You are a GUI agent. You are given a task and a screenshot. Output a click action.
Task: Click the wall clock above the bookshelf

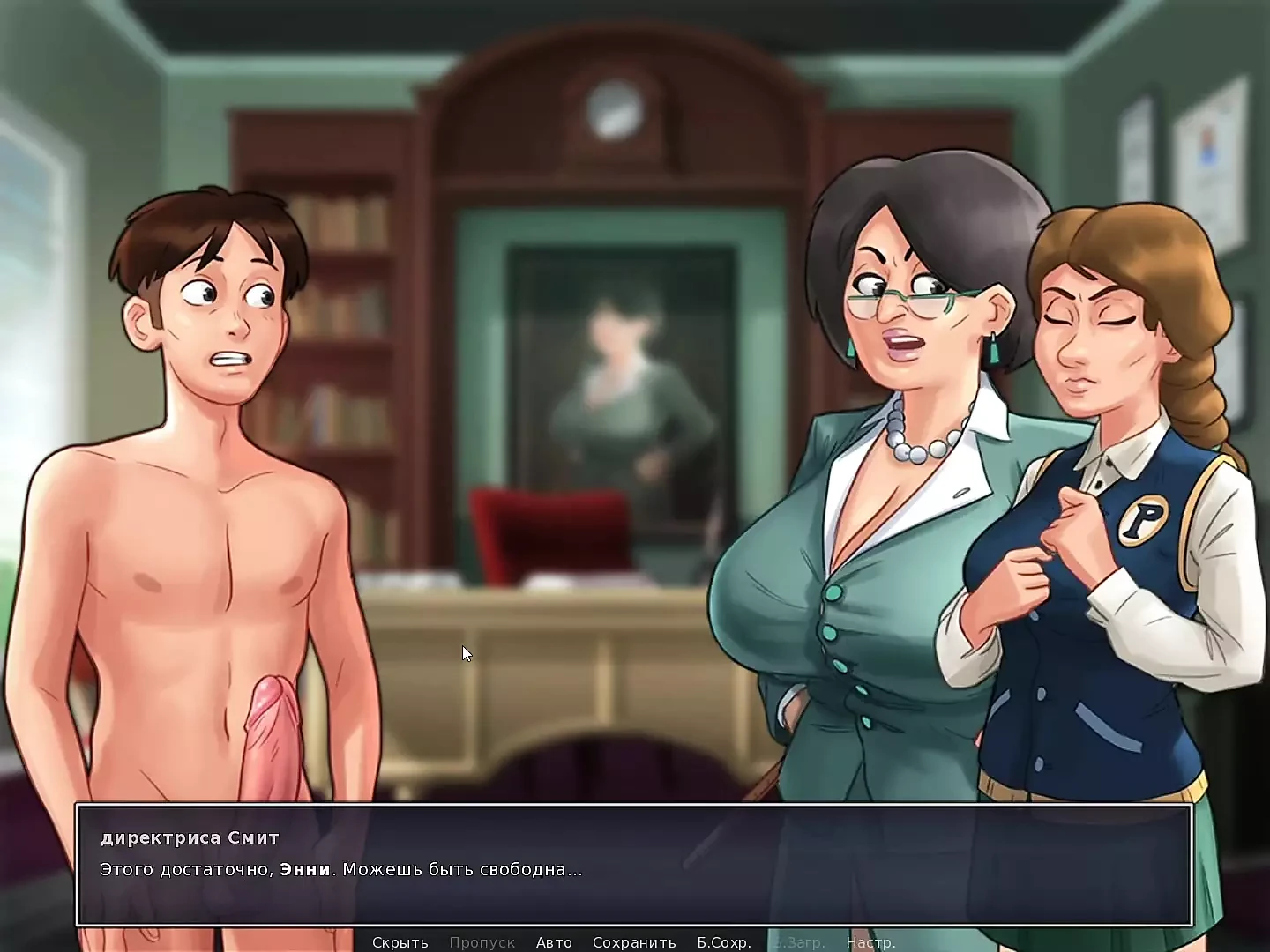[x=617, y=108]
